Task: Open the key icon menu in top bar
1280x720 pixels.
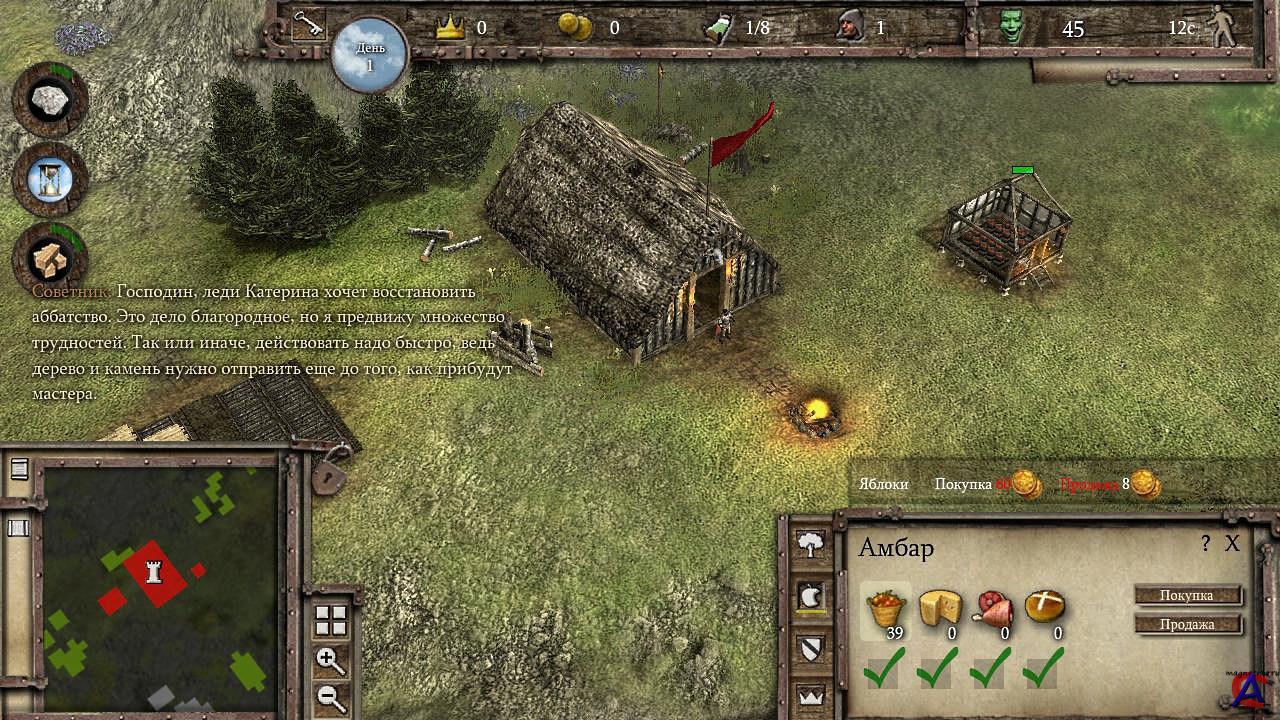Action: [x=308, y=25]
